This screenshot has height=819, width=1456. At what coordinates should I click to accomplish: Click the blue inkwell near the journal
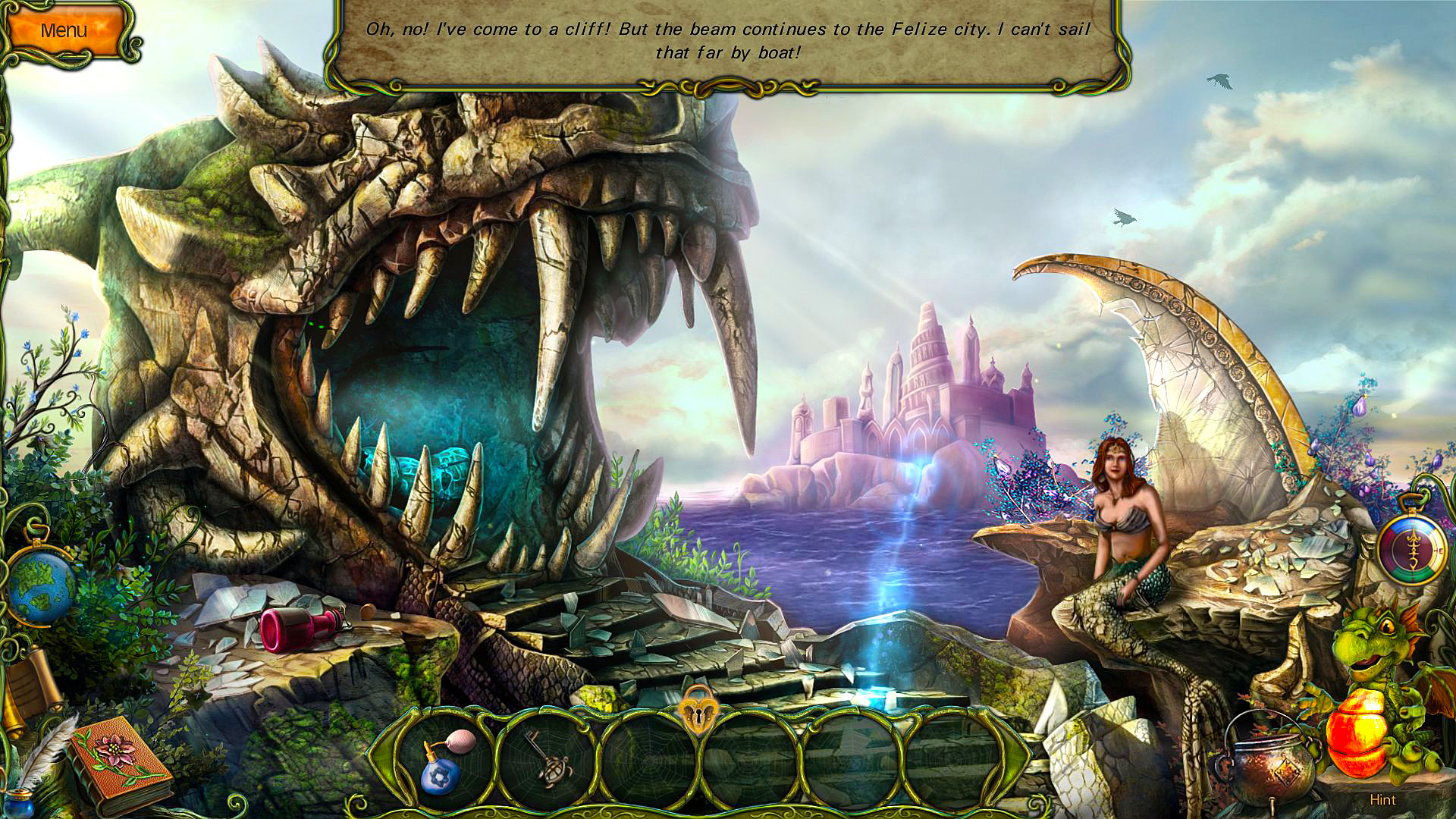tap(18, 801)
